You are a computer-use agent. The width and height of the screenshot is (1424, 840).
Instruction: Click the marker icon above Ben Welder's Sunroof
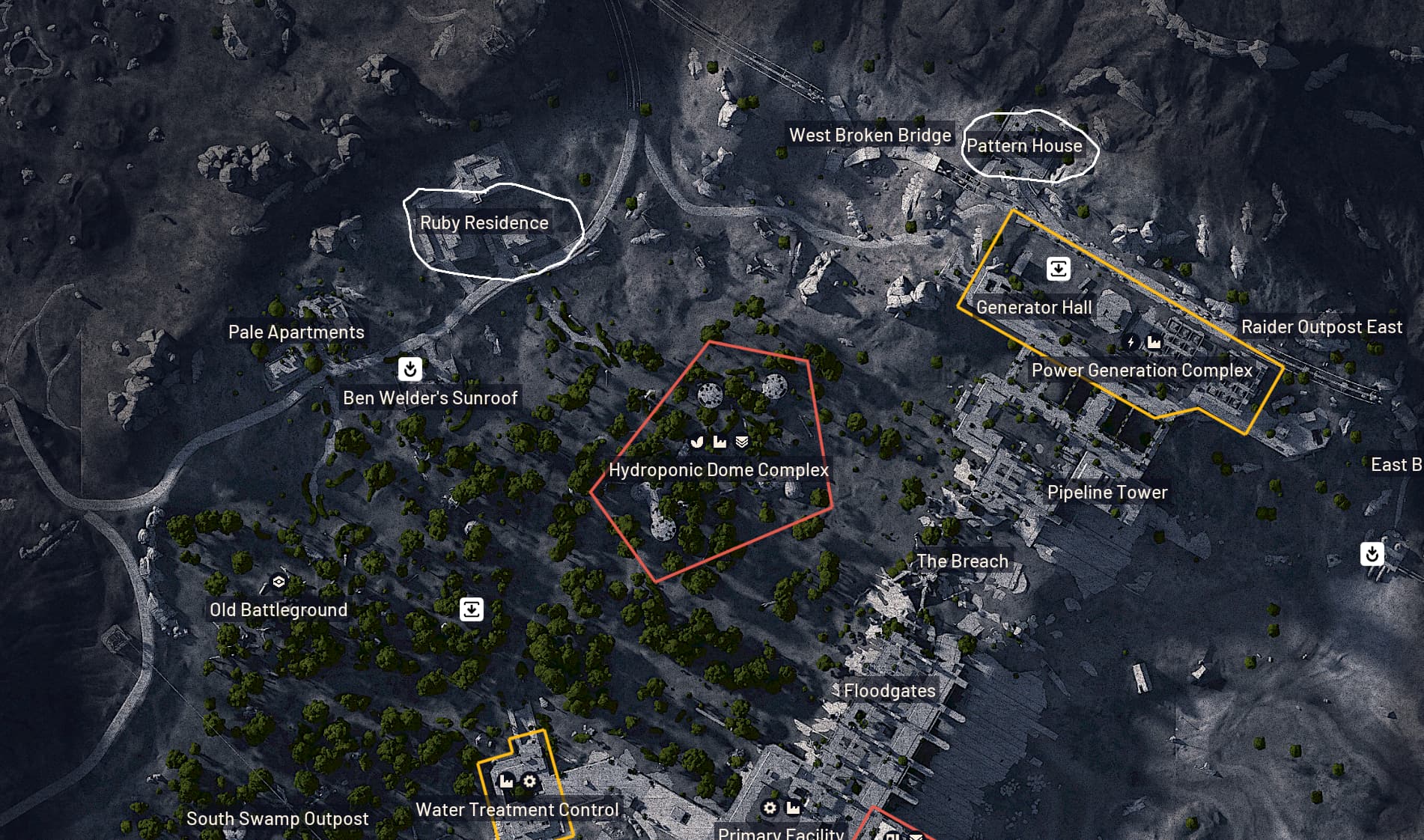pos(410,368)
